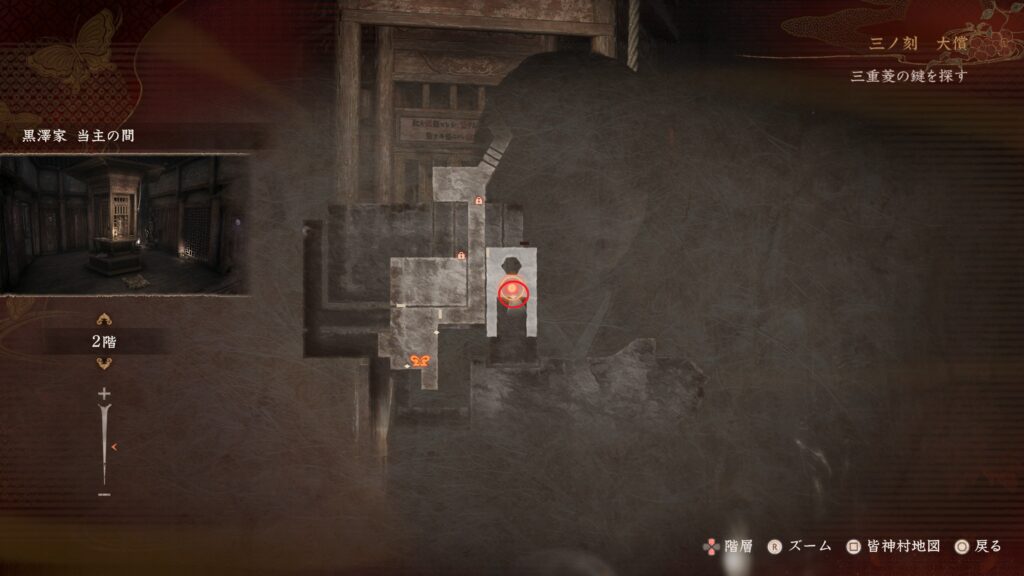Click the map zoom slider track
This screenshot has height=576, width=1024.
(x=104, y=445)
